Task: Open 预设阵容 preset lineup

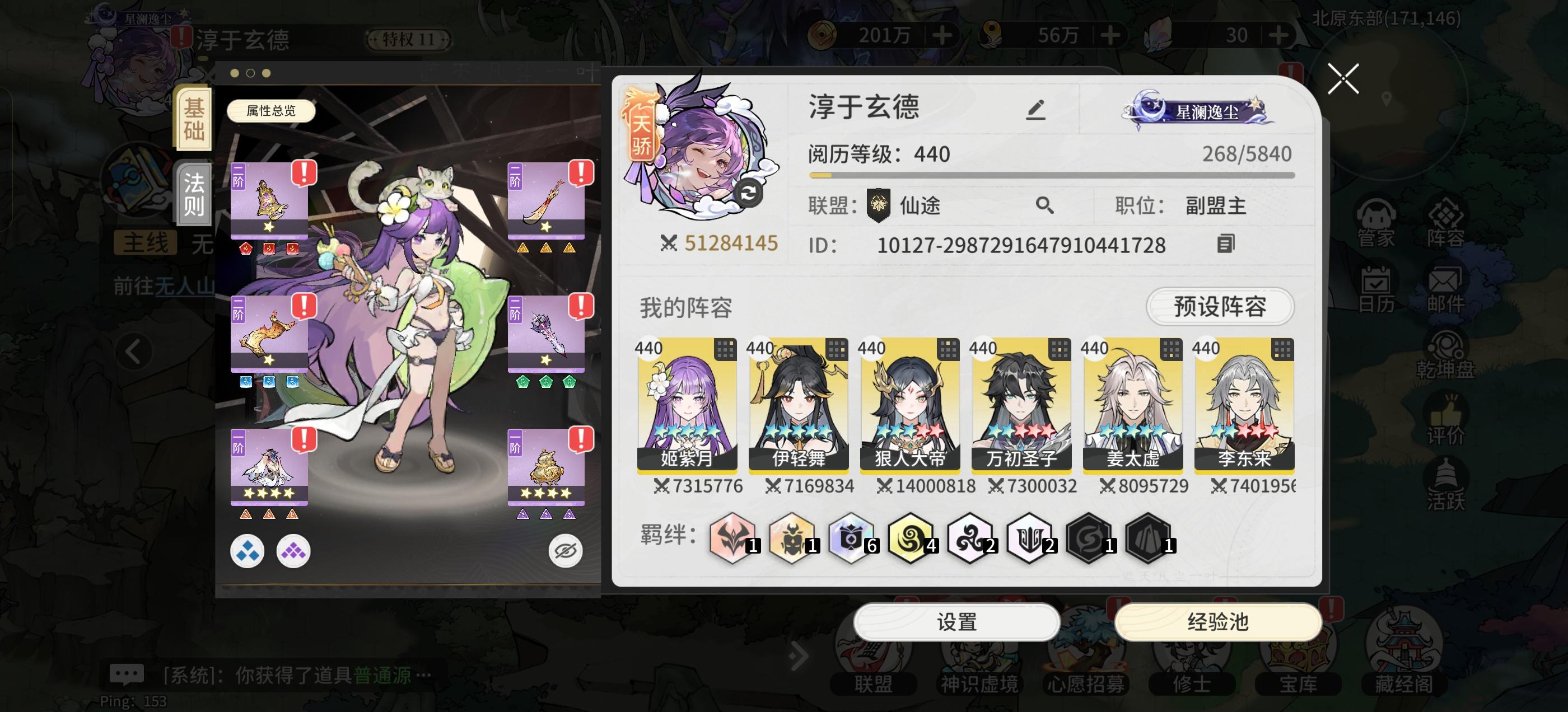Action: (x=1219, y=307)
